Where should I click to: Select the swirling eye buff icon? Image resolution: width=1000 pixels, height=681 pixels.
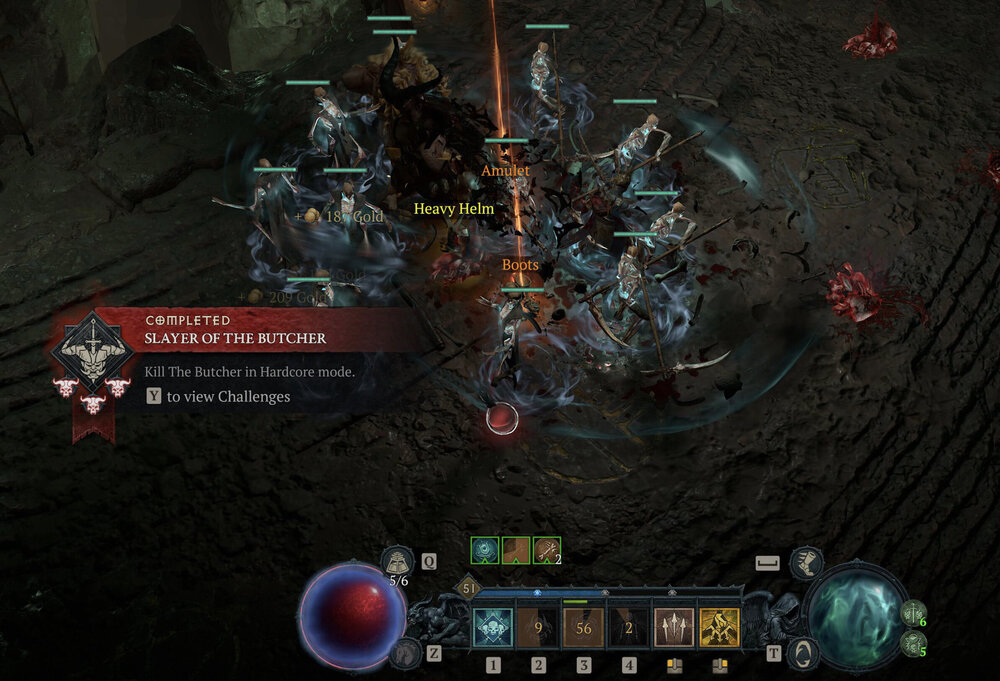coord(486,549)
